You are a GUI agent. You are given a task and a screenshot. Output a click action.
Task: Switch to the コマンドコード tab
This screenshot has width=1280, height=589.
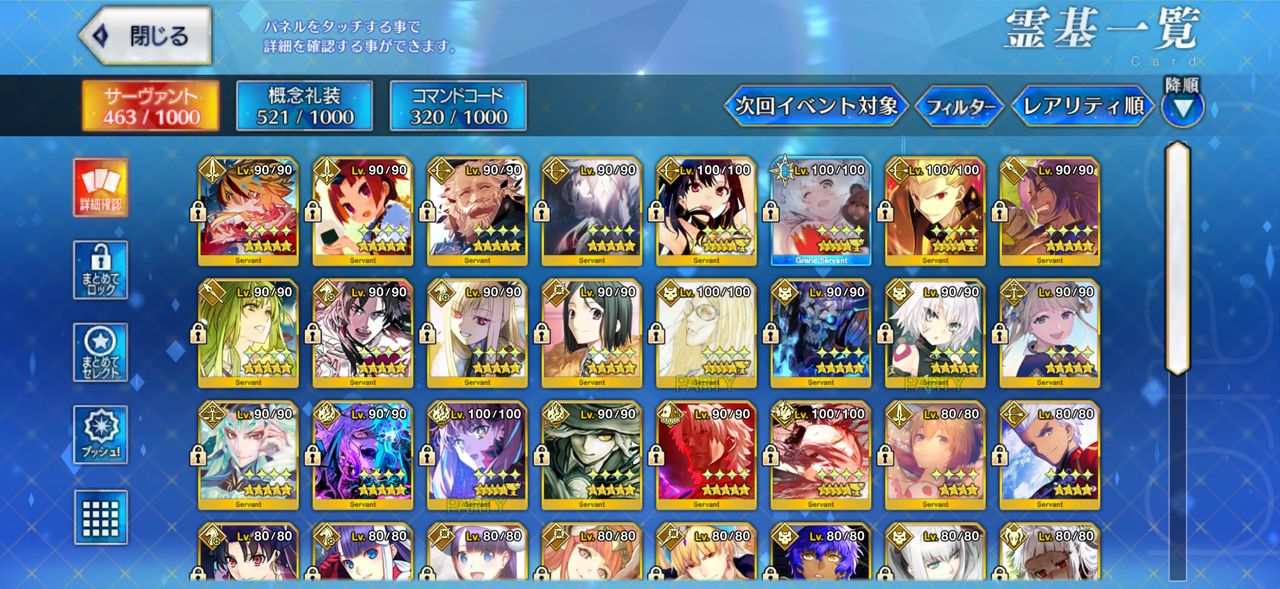457,106
